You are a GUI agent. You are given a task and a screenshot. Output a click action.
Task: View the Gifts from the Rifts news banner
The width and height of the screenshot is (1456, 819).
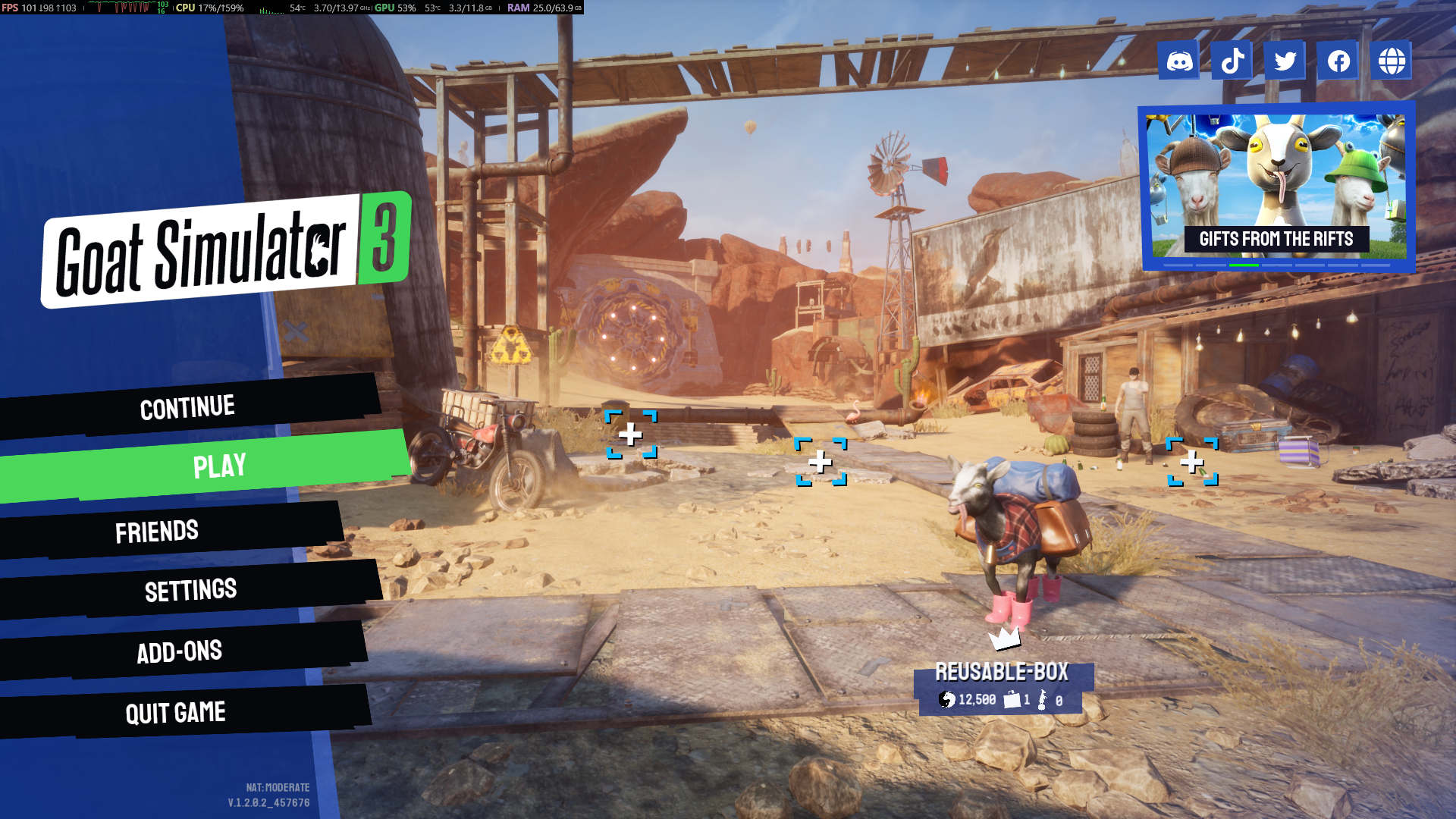[1277, 187]
